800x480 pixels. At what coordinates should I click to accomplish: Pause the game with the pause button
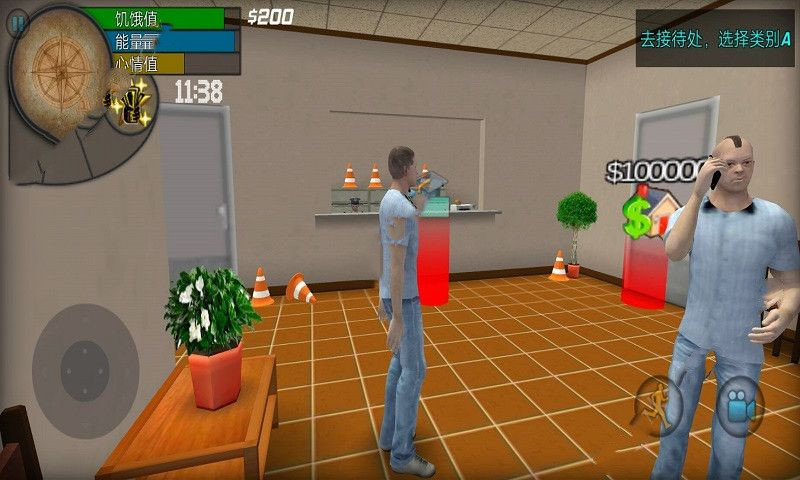(x=18, y=22)
